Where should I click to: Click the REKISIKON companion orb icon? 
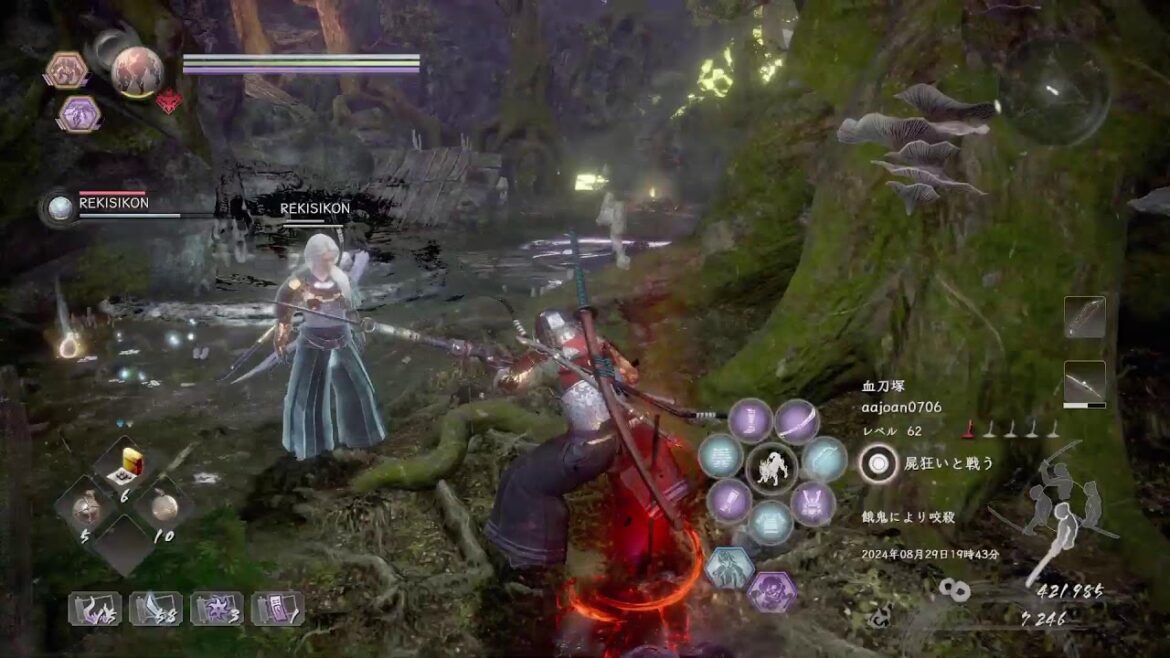pyautogui.click(x=62, y=208)
